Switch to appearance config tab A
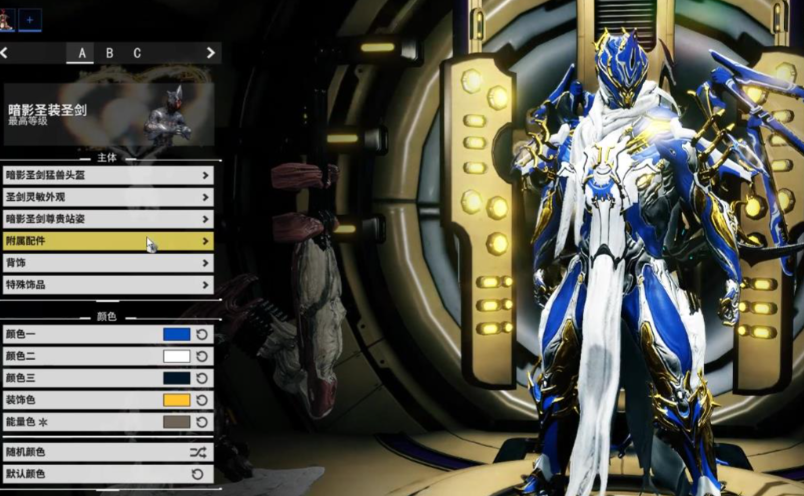 82,53
